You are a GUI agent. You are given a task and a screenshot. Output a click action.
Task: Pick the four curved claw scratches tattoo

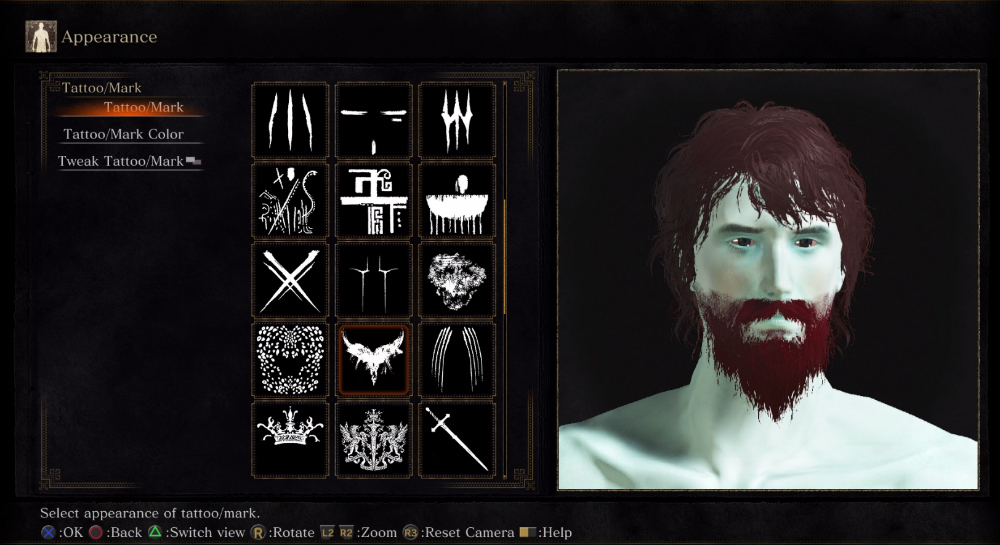[x=457, y=360]
